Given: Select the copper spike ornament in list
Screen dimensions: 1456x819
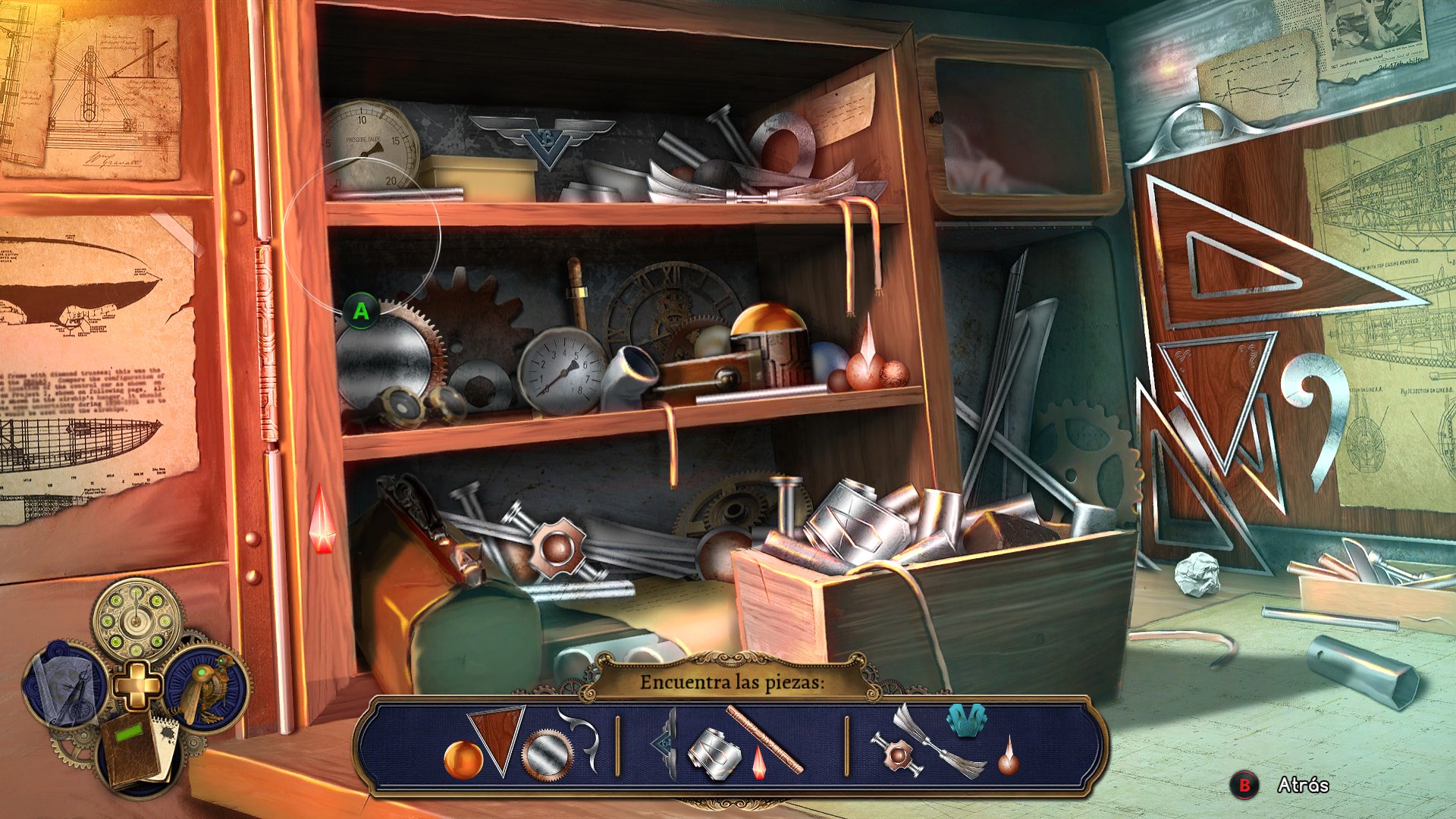Looking at the screenshot, I should [1008, 757].
